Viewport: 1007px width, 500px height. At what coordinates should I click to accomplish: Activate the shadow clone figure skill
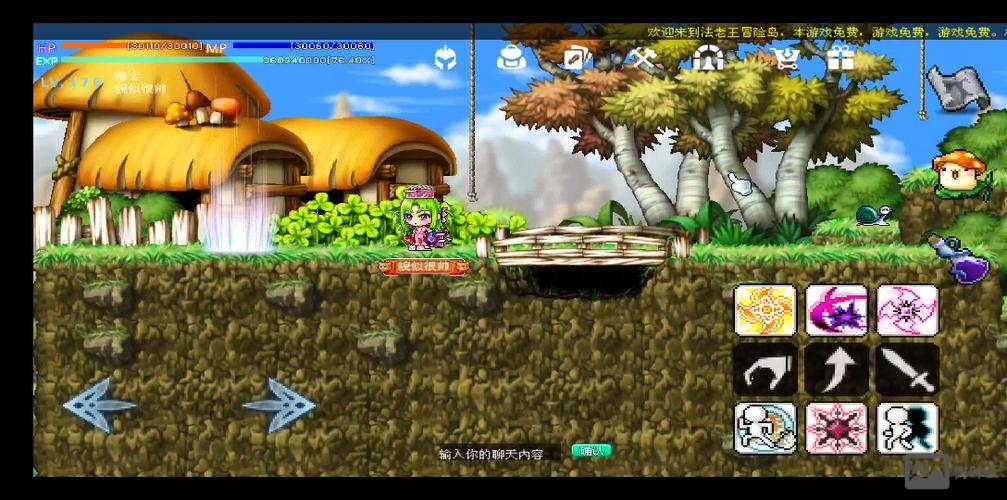click(907, 428)
